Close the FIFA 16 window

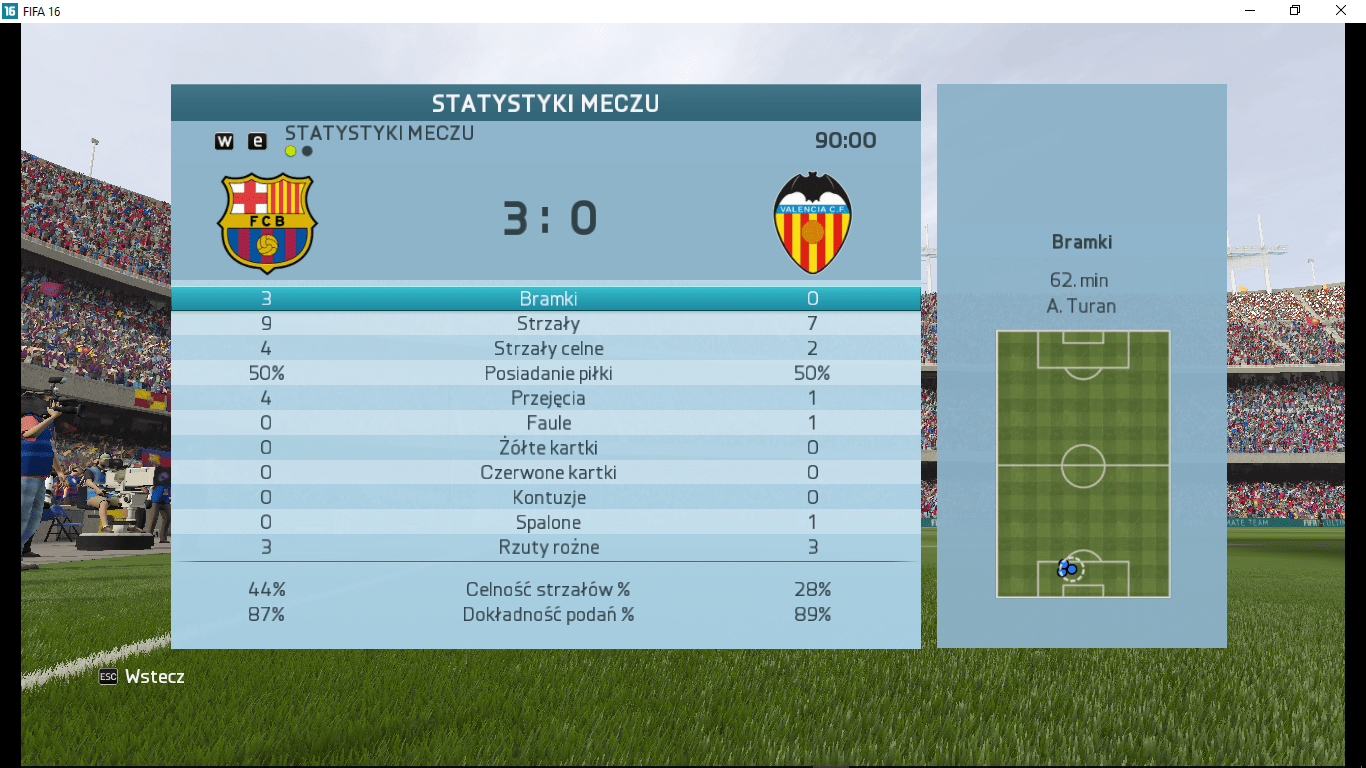(1341, 11)
